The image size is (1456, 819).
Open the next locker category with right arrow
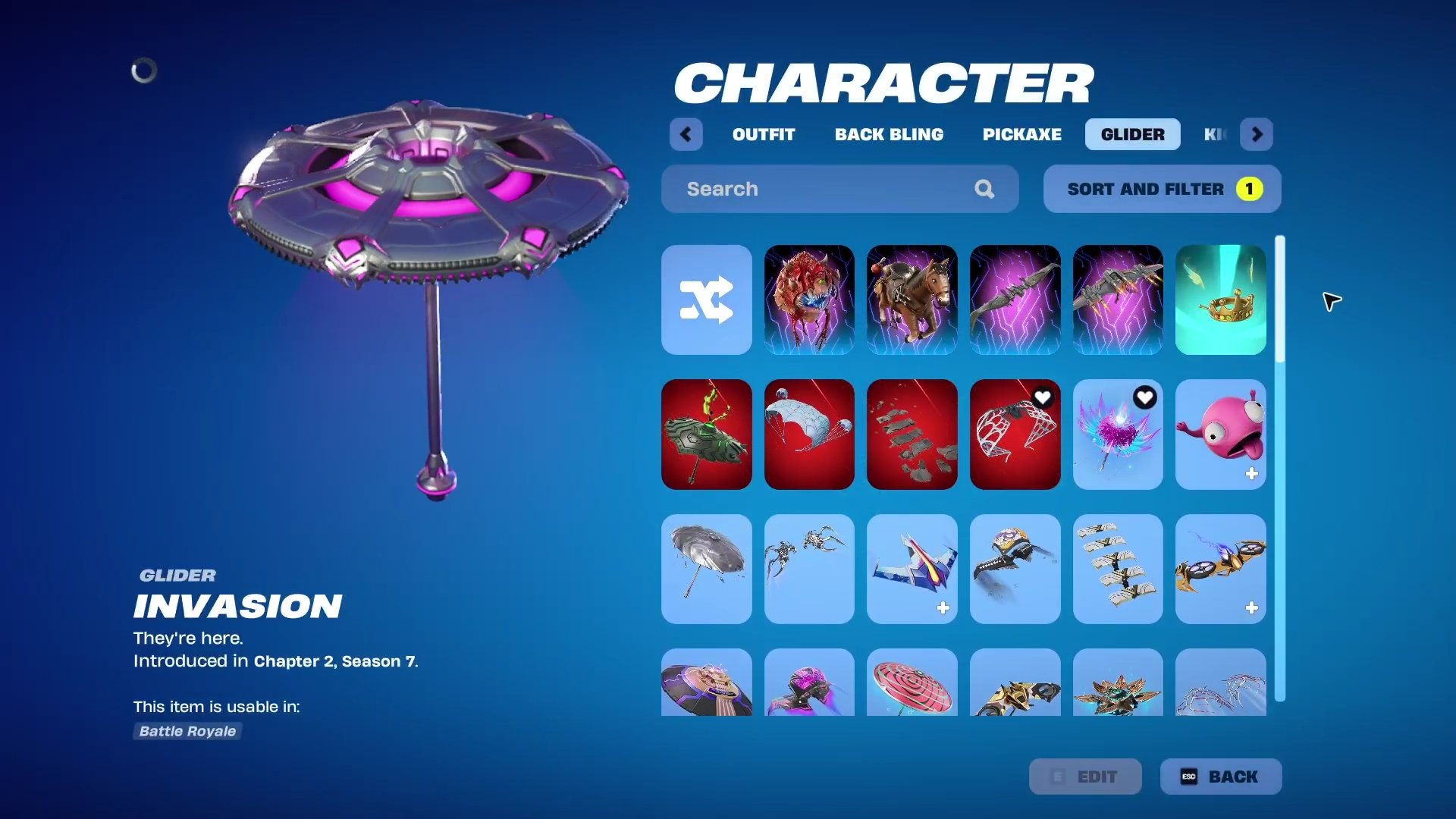pos(1257,134)
